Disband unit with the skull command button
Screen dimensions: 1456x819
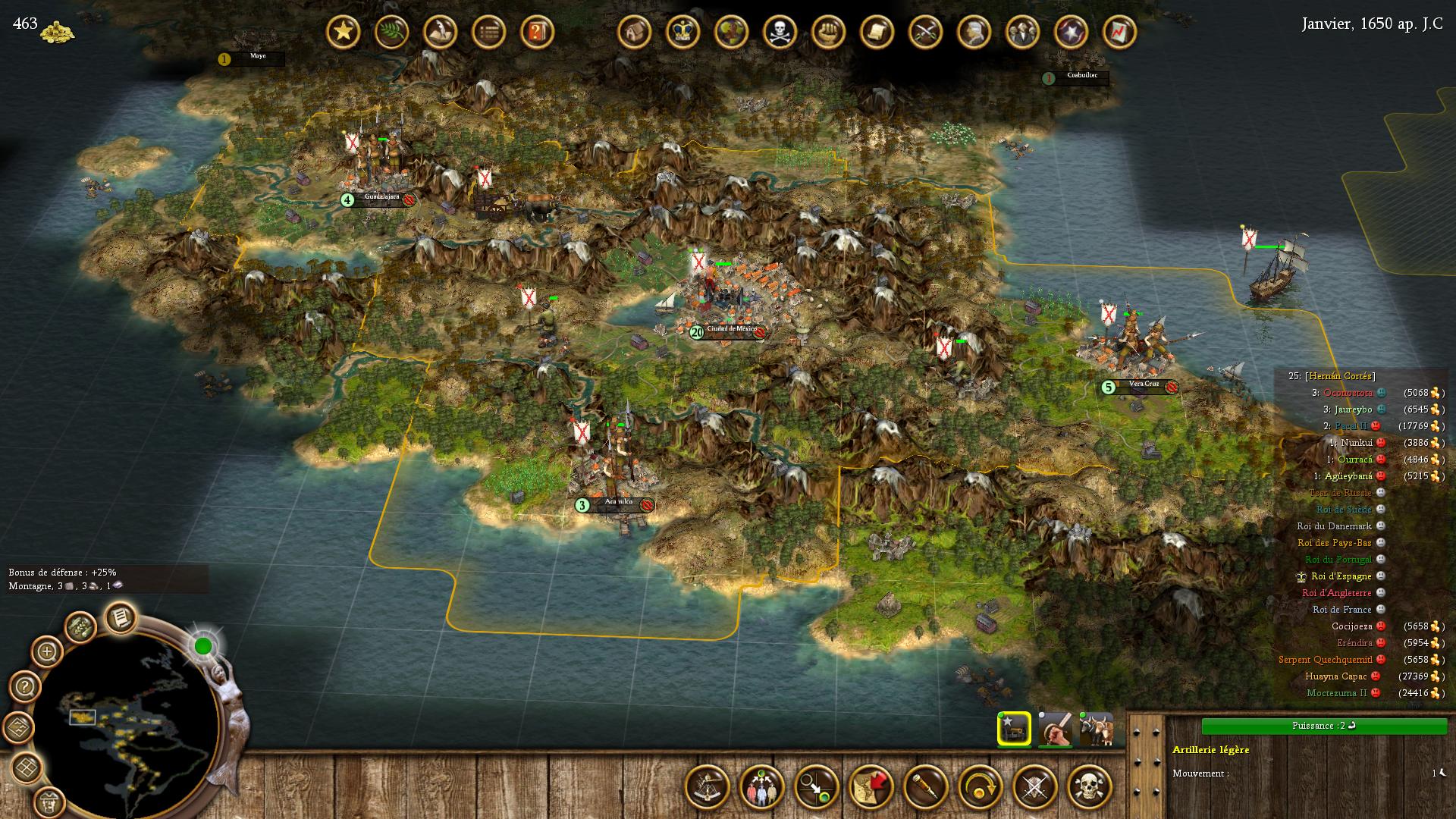(1090, 787)
